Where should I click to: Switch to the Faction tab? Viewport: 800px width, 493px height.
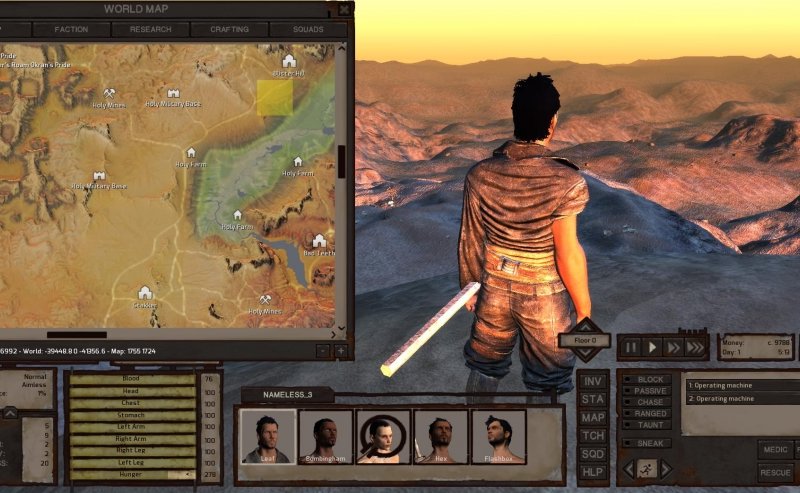(71, 30)
